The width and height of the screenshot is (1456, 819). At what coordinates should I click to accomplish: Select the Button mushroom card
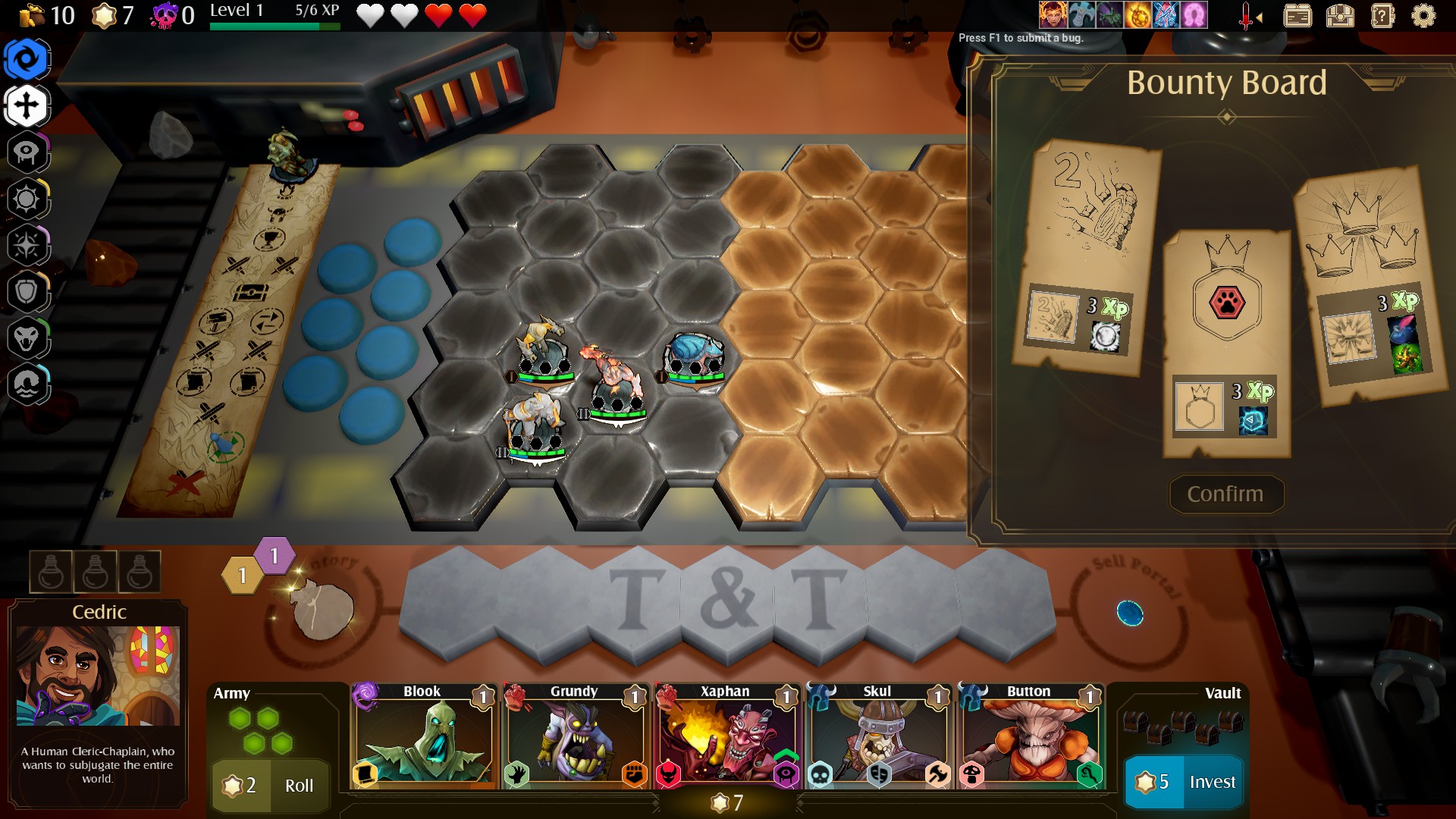(x=1029, y=737)
